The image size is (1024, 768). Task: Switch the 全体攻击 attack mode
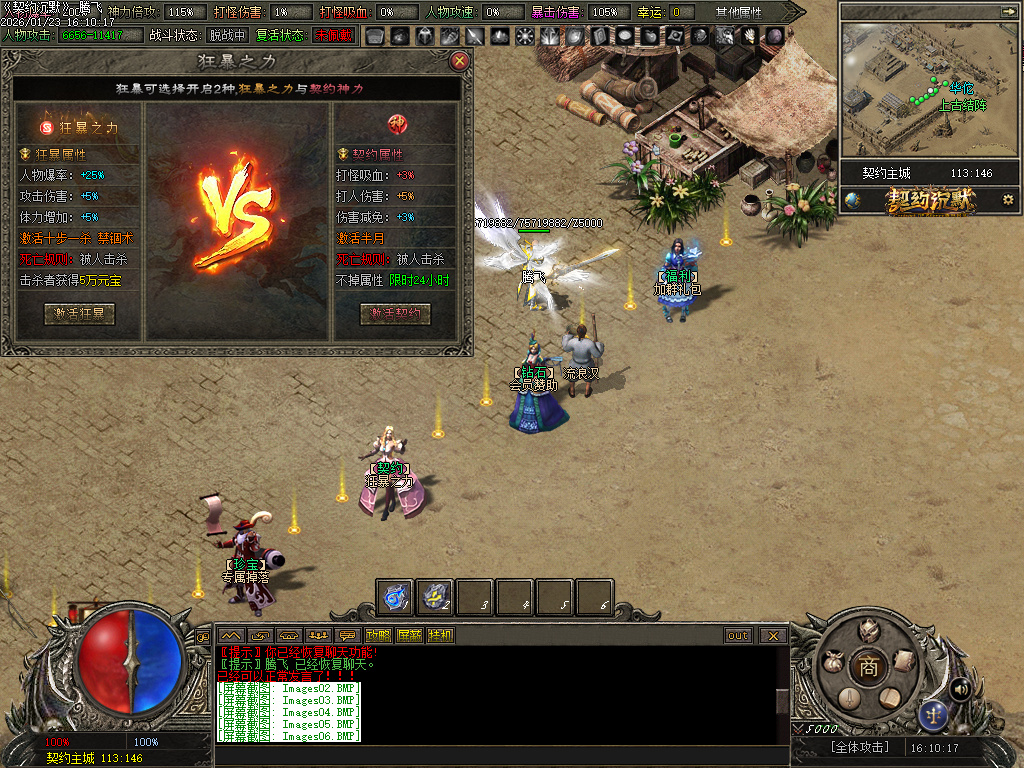[x=859, y=747]
